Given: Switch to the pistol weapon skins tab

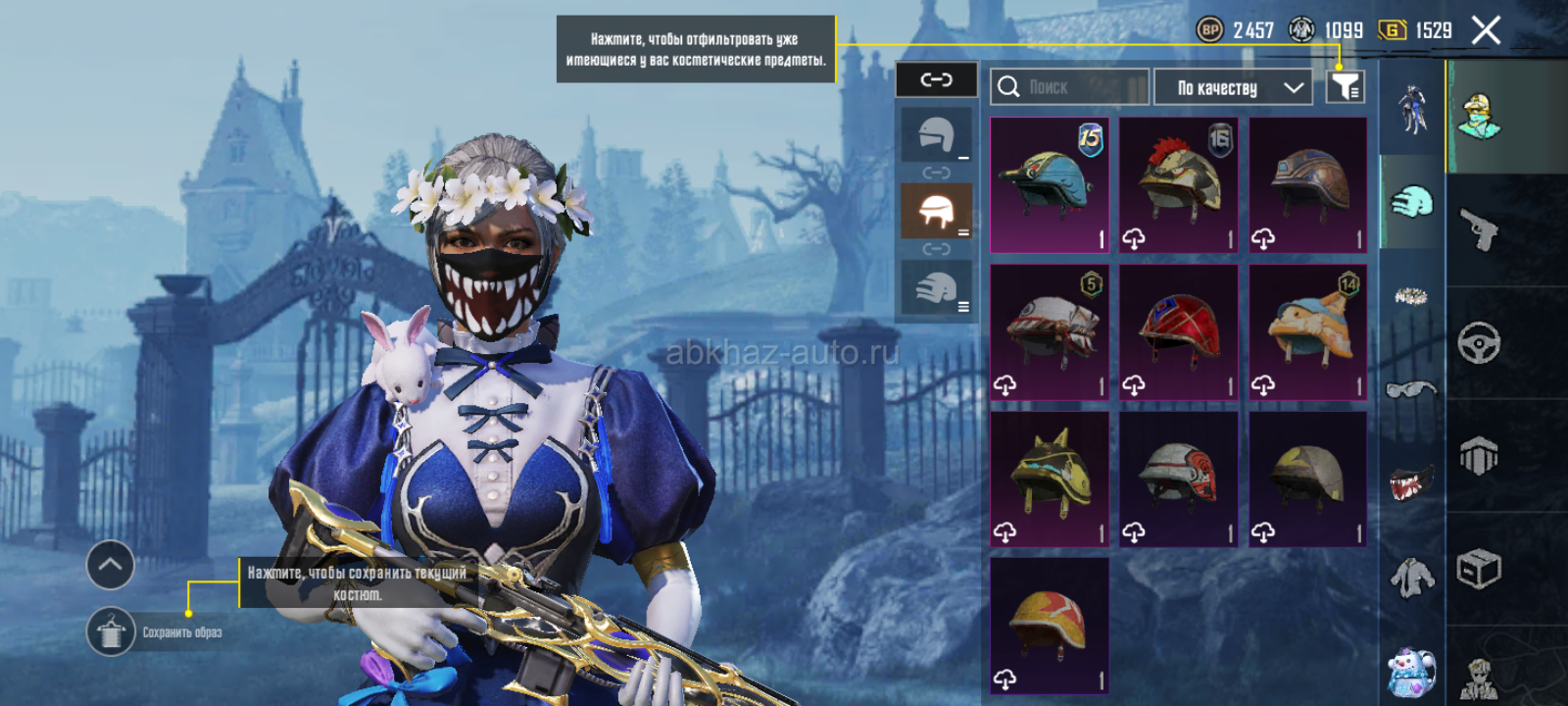Looking at the screenshot, I should (x=1480, y=229).
